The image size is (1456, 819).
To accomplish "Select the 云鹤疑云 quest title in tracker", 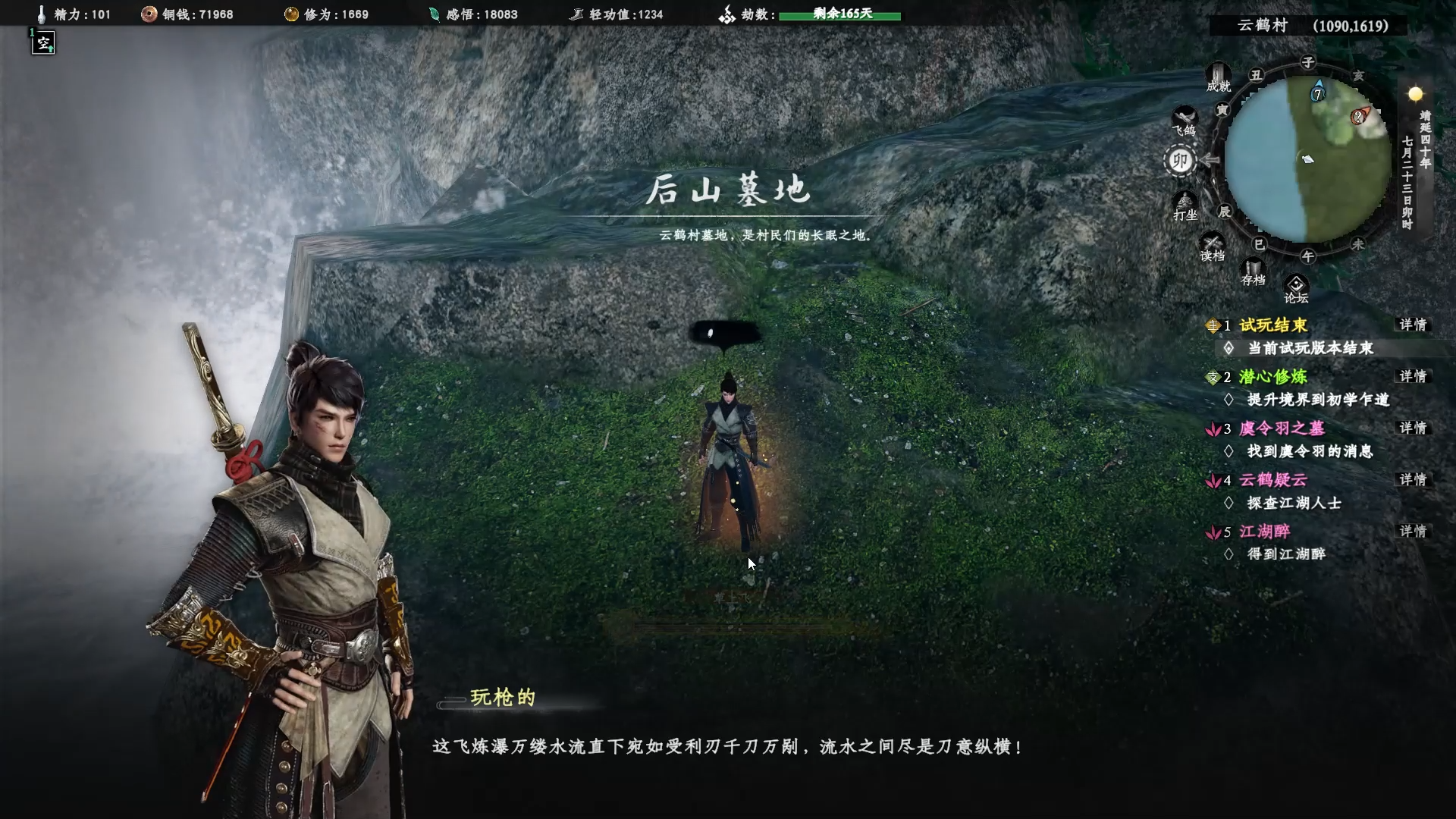I will click(x=1273, y=480).
